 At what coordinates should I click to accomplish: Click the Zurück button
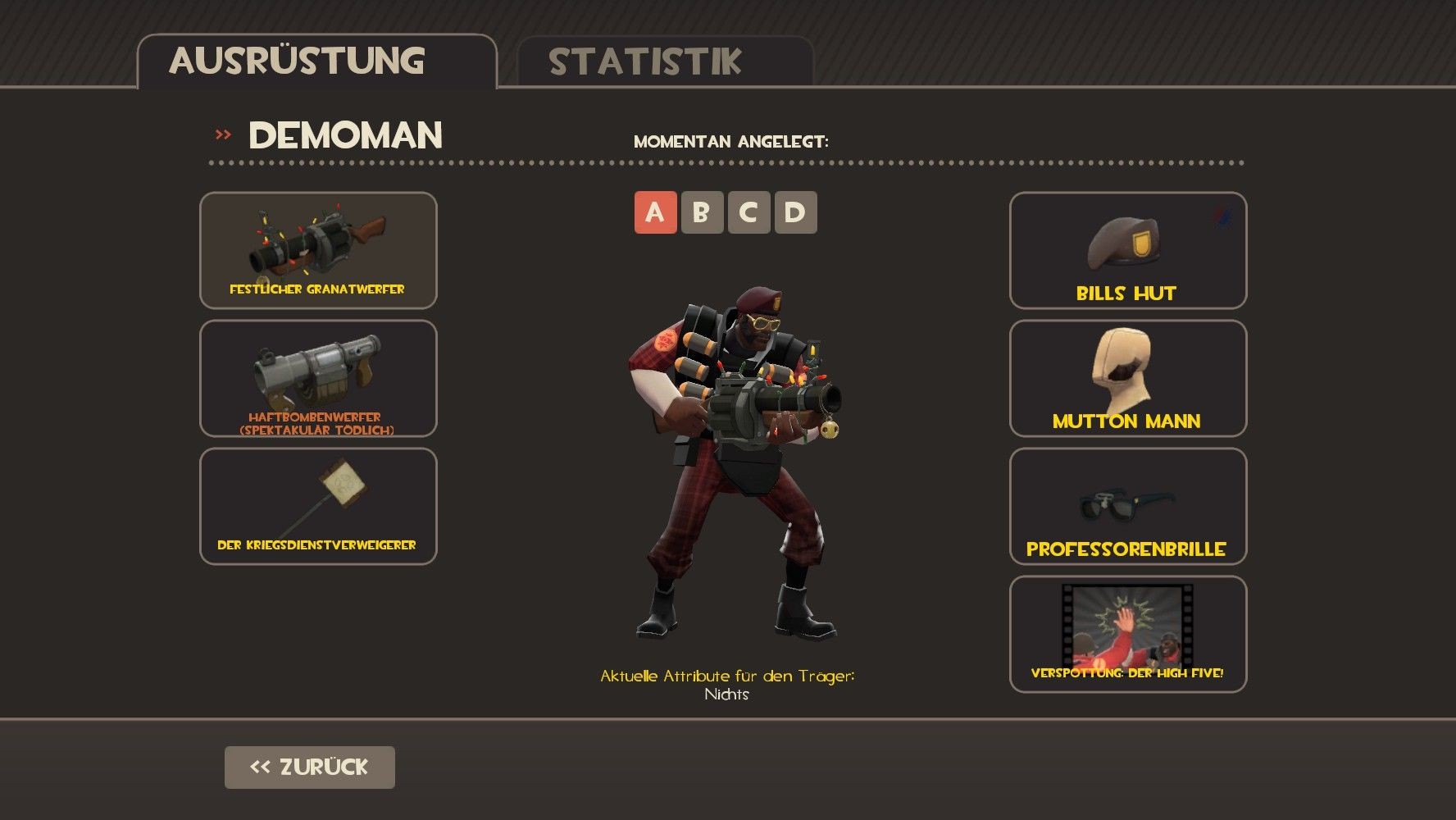(309, 767)
